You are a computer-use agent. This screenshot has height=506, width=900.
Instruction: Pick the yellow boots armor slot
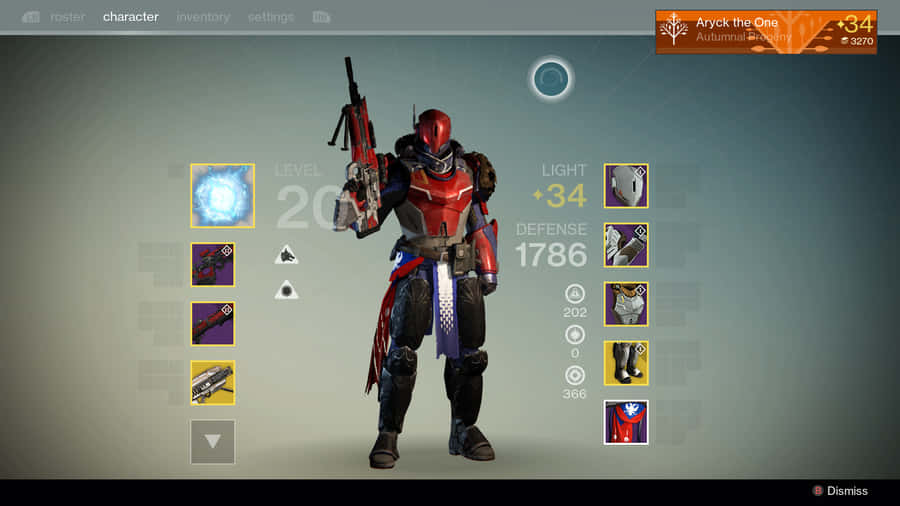(626, 363)
